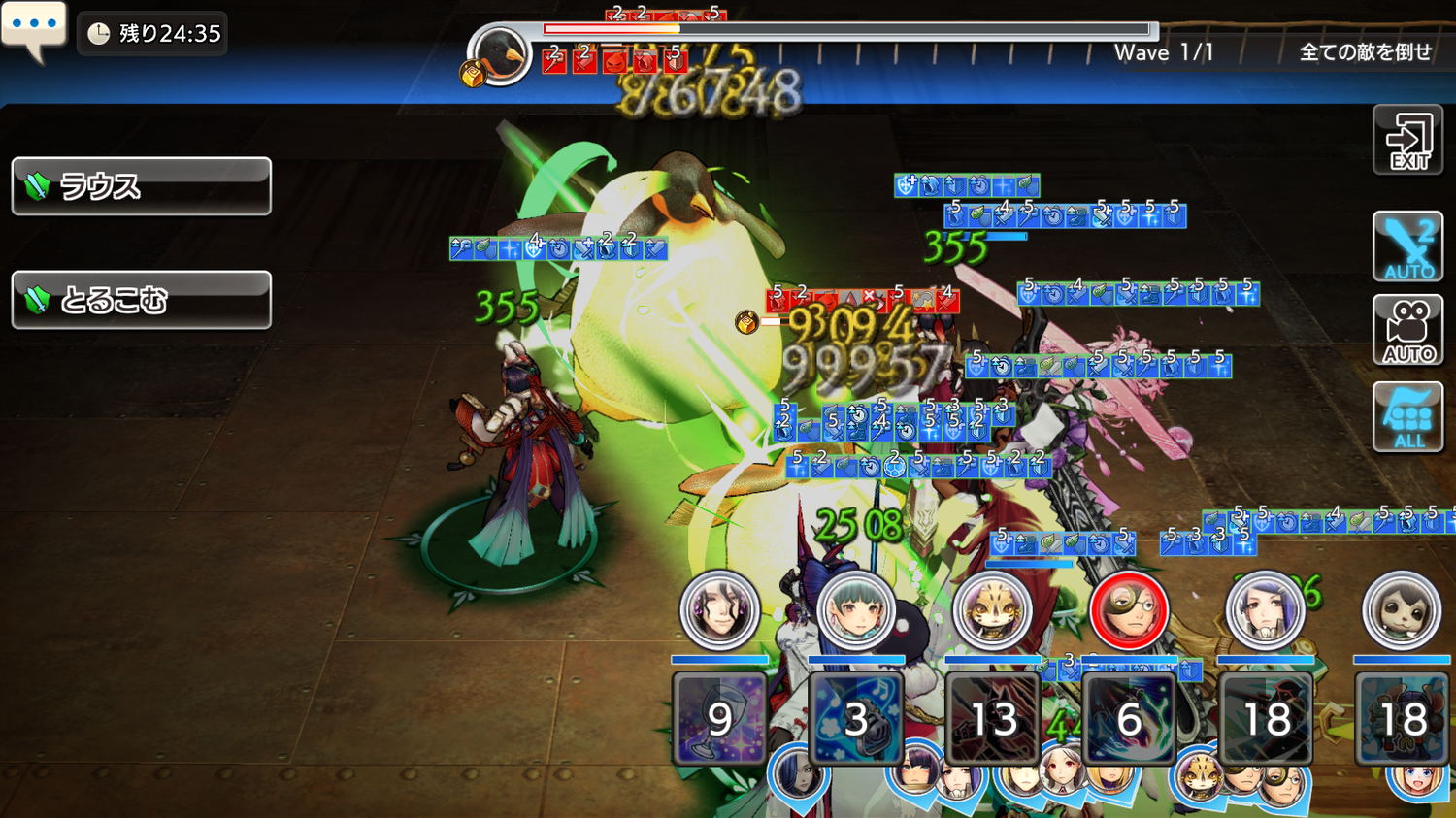Use the skill card showing cooldown 13
Image resolution: width=1456 pixels, height=818 pixels.
coord(992,719)
